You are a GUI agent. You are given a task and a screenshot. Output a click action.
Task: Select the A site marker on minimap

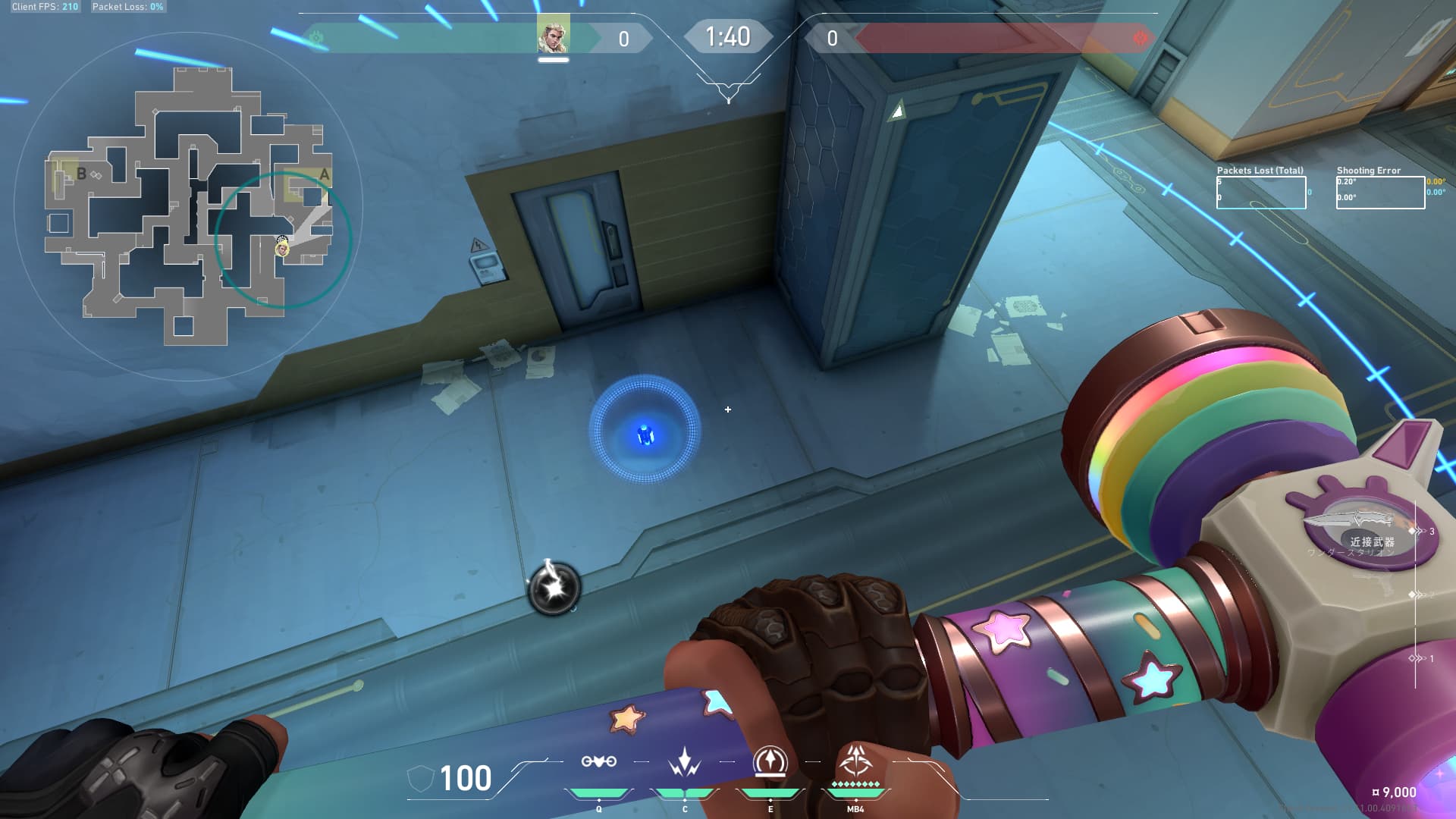coord(324,175)
